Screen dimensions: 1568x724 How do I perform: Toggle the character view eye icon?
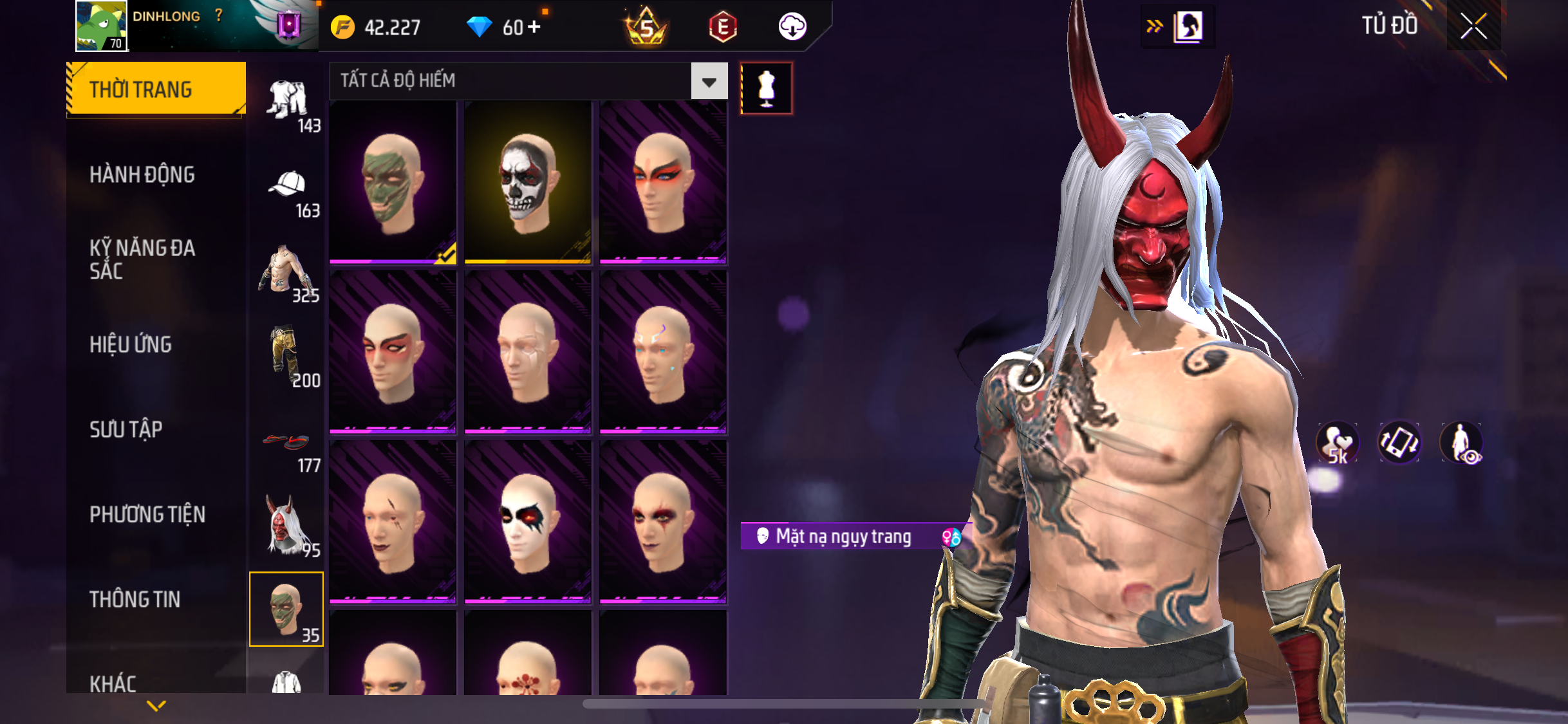(1461, 443)
